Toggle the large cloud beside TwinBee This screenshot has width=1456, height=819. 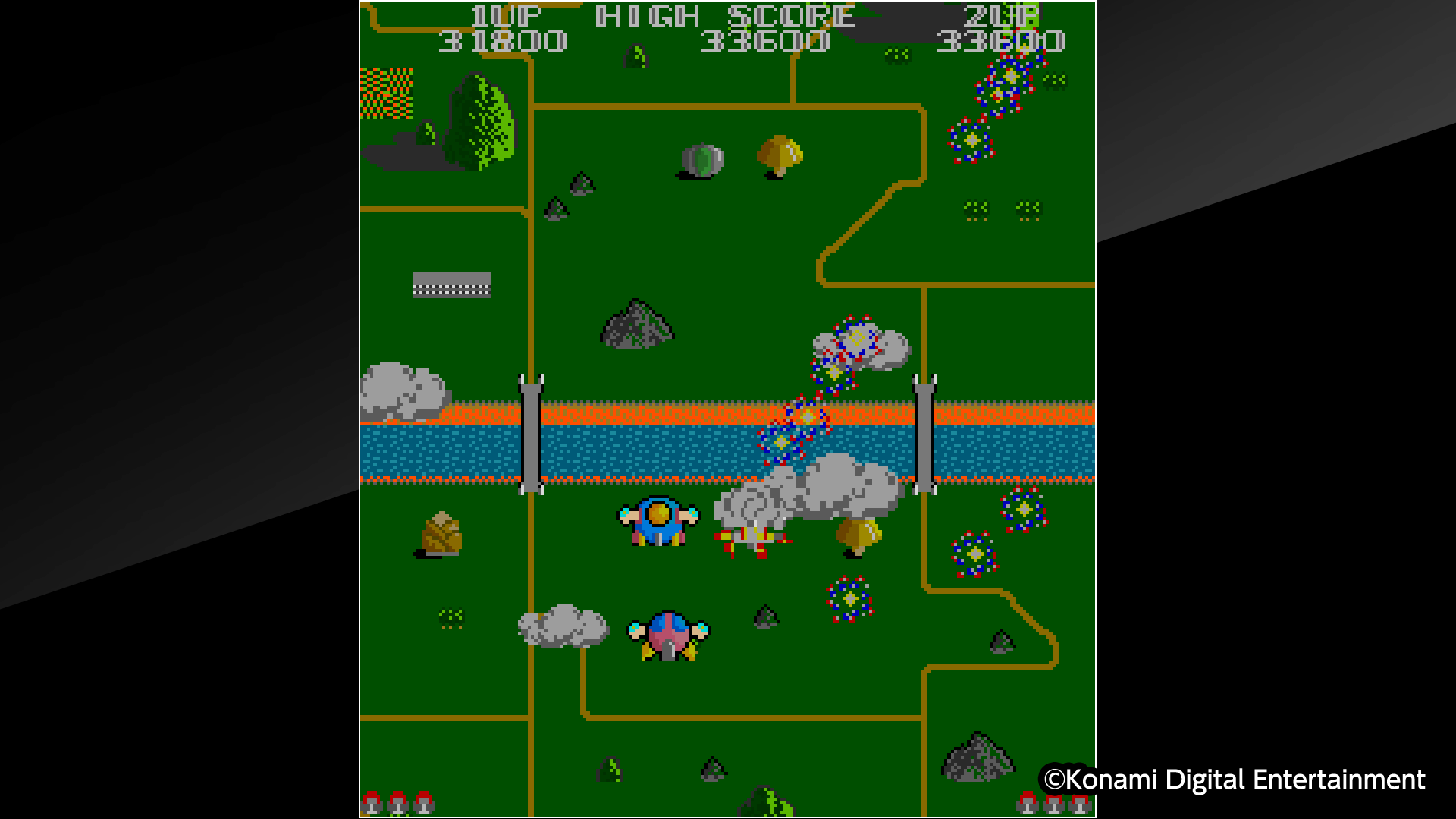[x=804, y=499]
